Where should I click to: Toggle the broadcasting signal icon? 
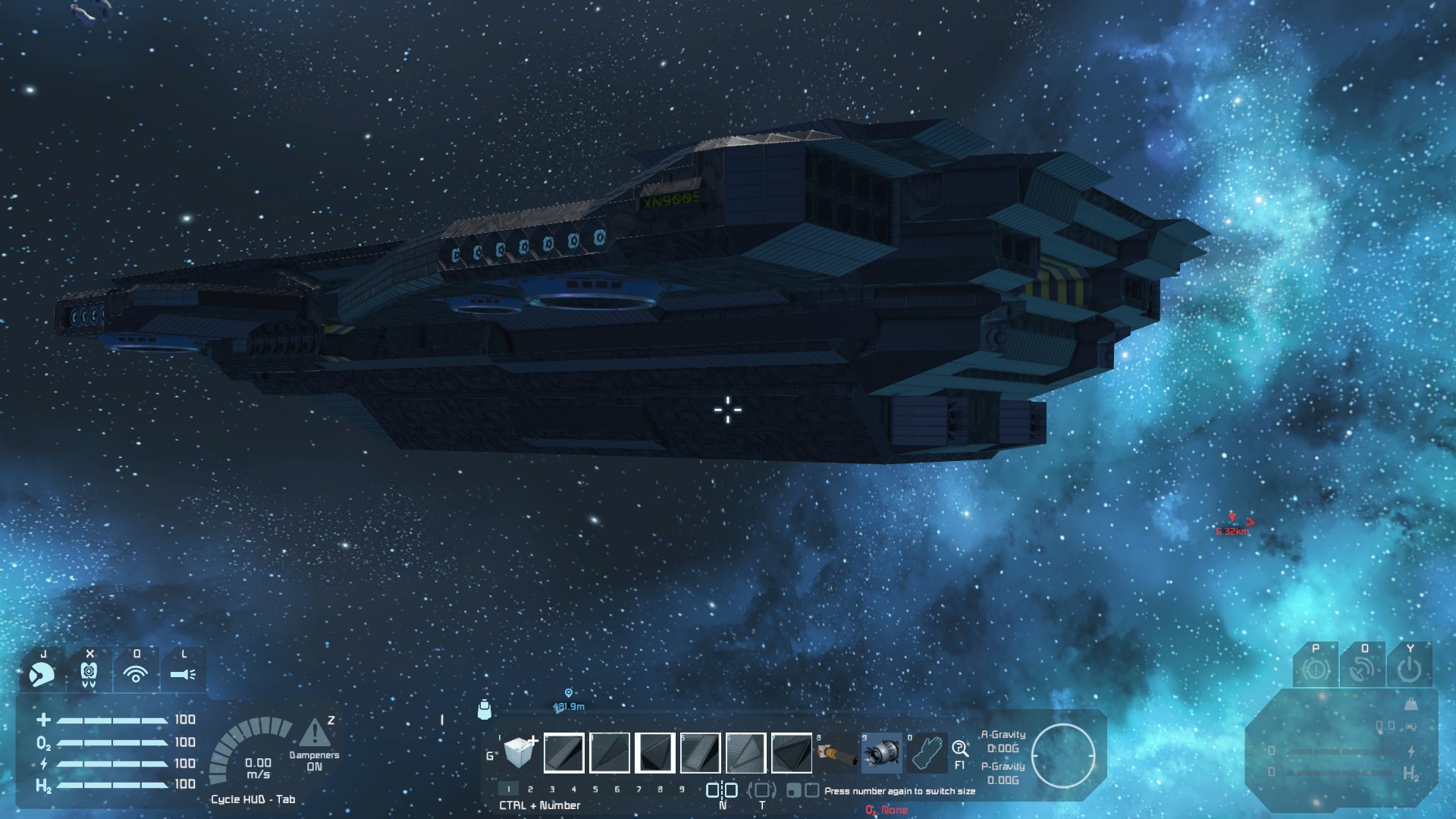coord(136,673)
